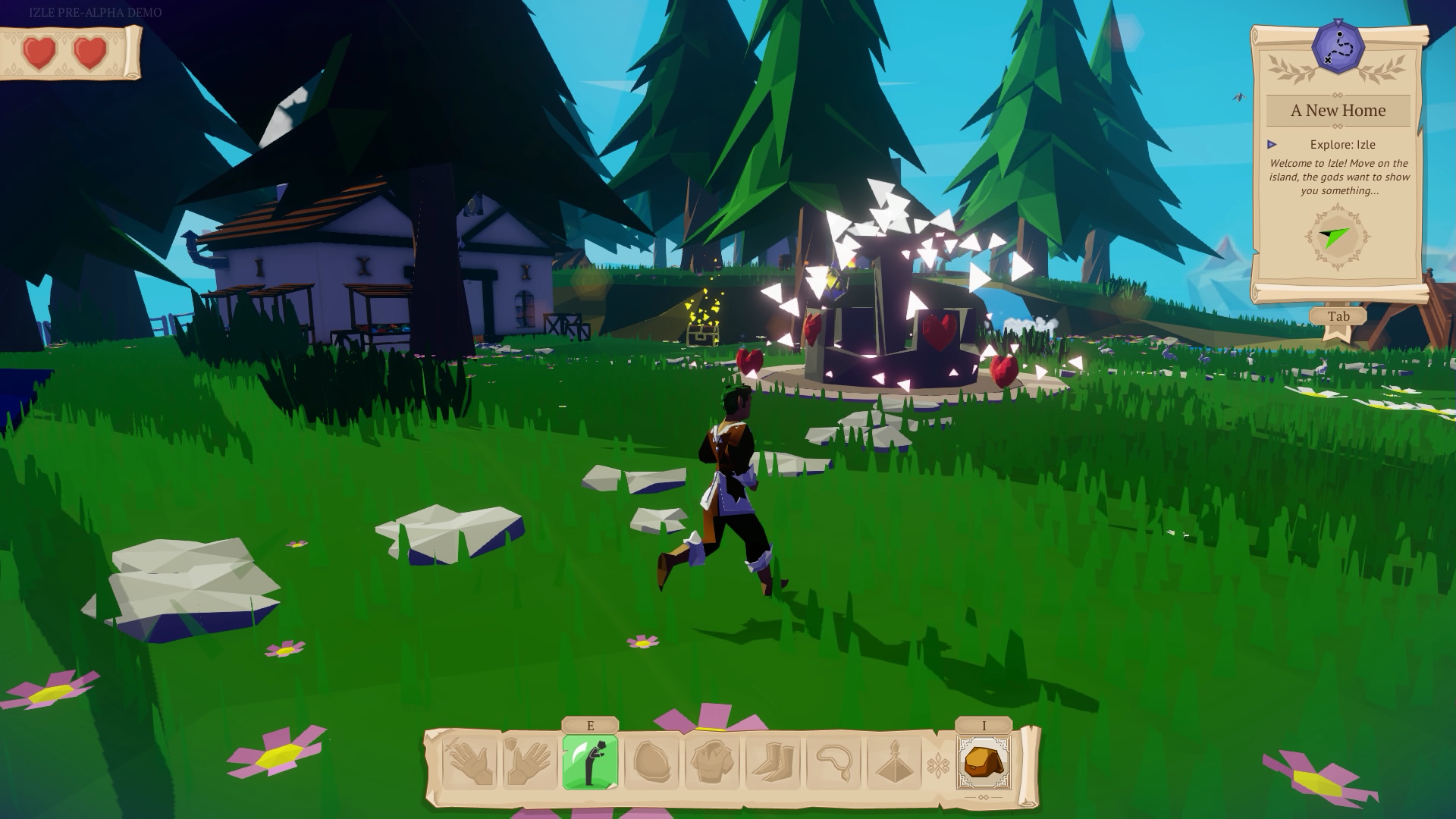The image size is (1456, 819).
Task: Click the A New Home quest title
Action: pyautogui.click(x=1338, y=111)
